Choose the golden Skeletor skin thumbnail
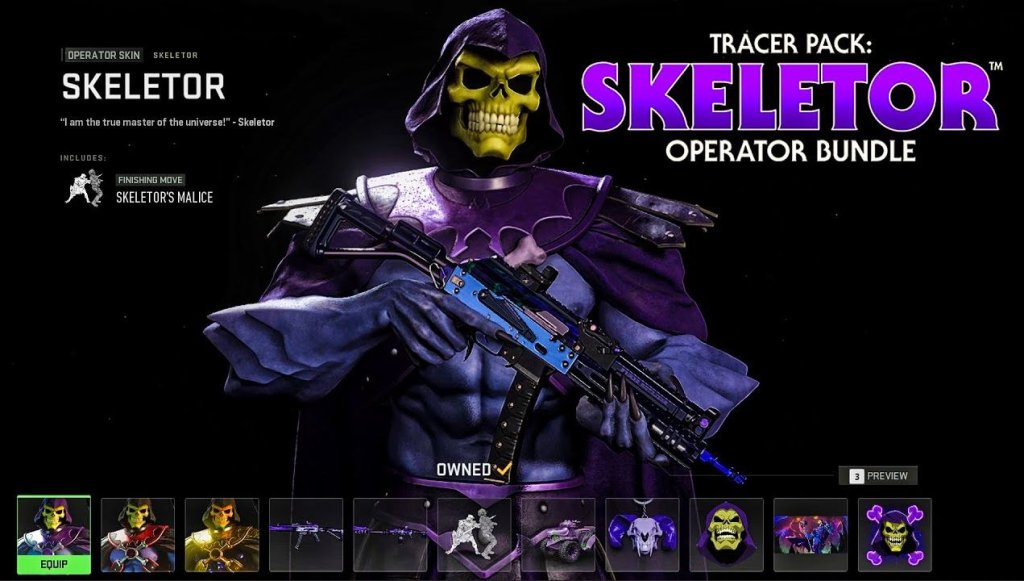The image size is (1024, 581). click(x=222, y=535)
